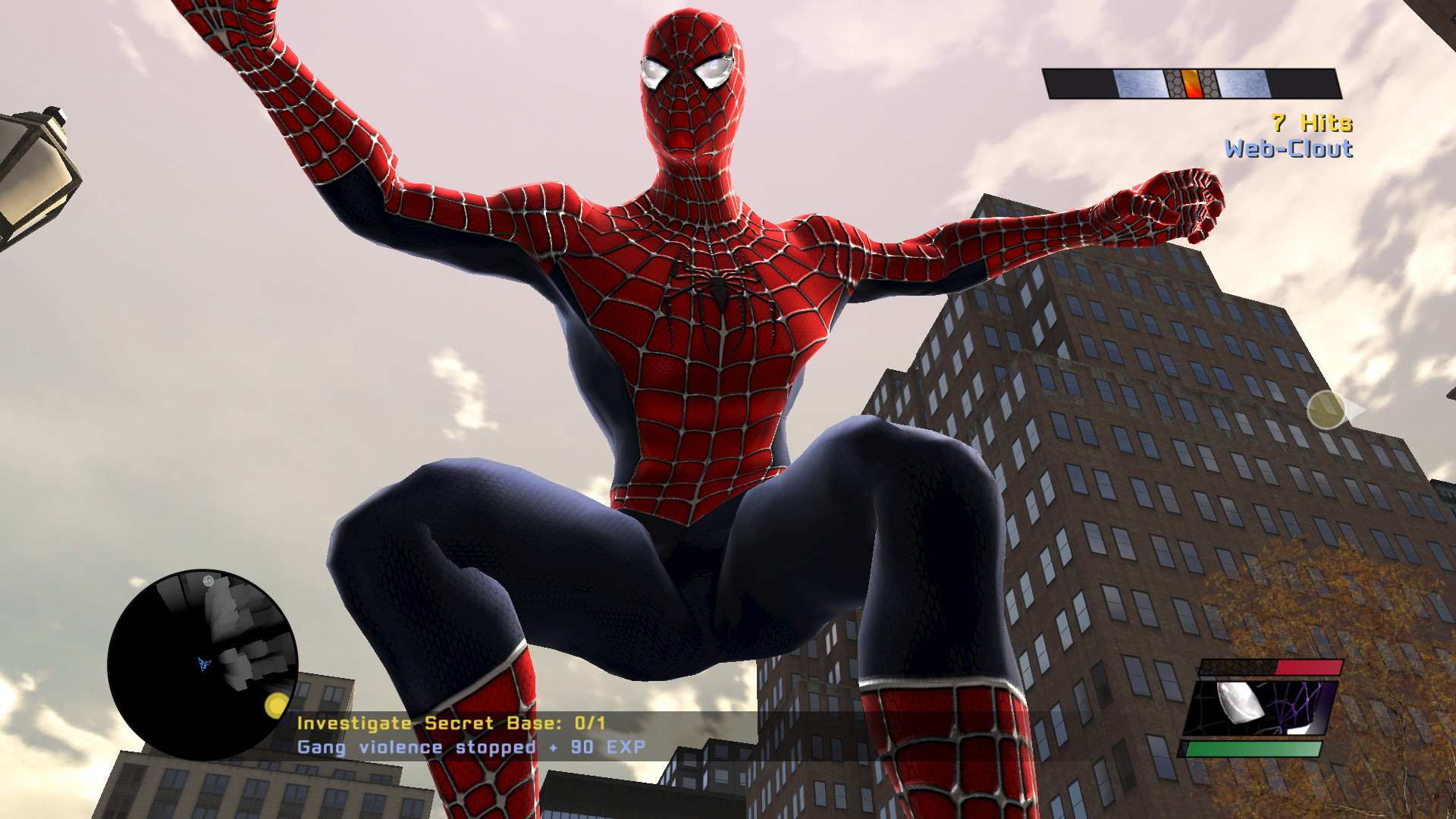The width and height of the screenshot is (1456, 819).
Task: Select the orange combo meter segment
Action: [x=1191, y=83]
